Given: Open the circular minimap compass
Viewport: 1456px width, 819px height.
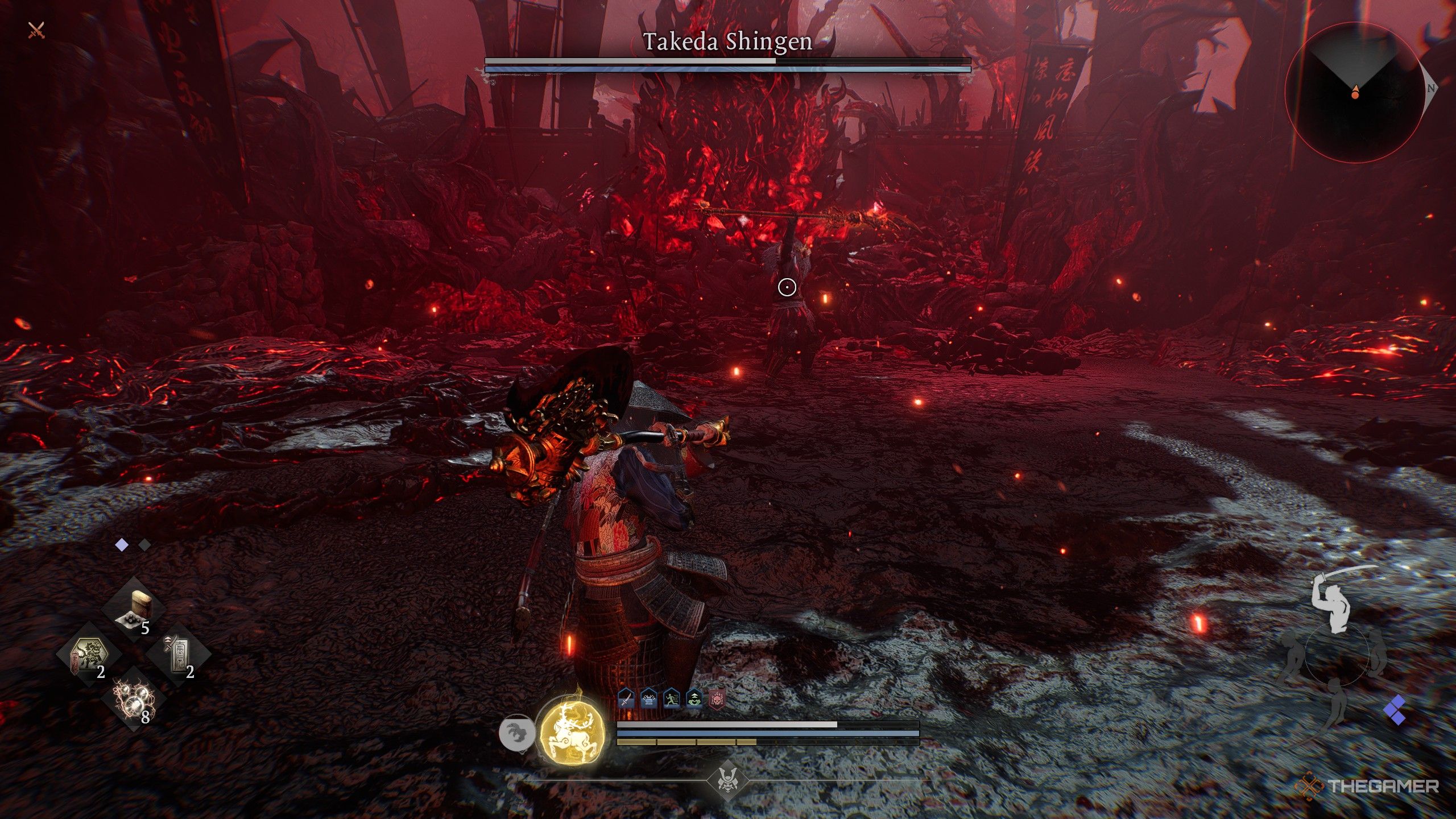Looking at the screenshot, I should (x=1355, y=92).
